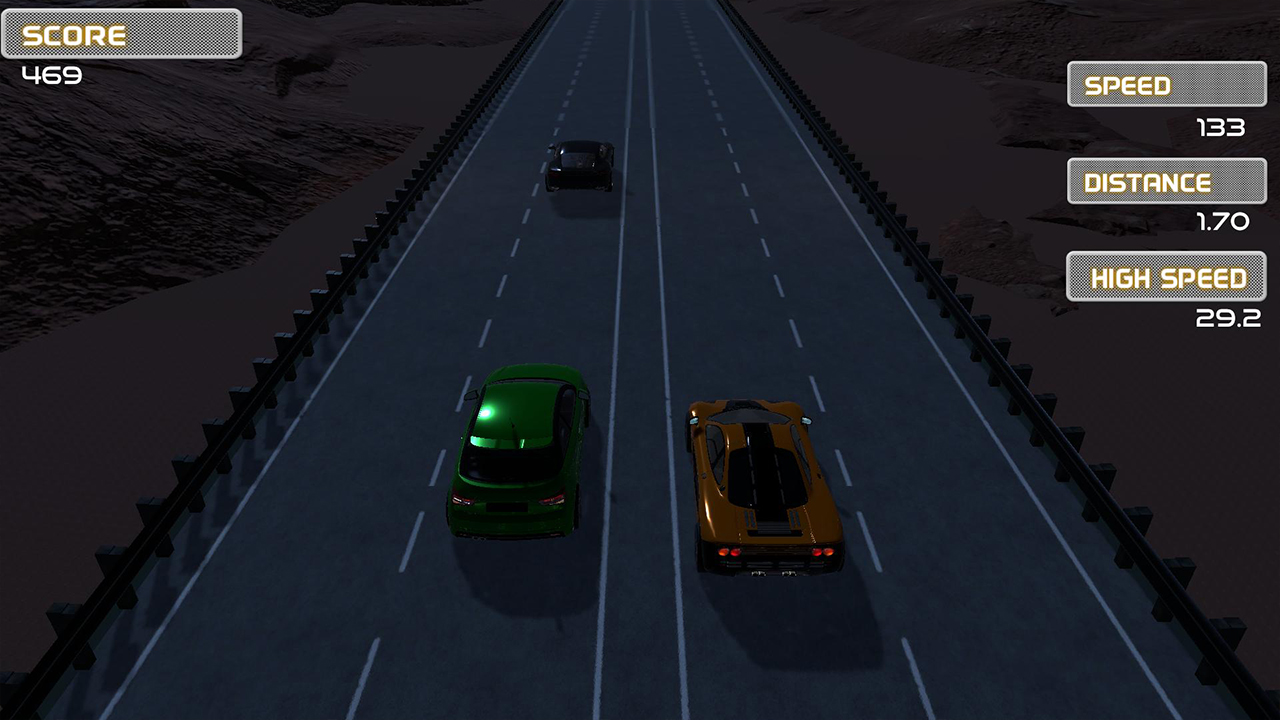Click the horizon point of the highway
Viewport: 1280px width, 720px height.
tap(638, 5)
